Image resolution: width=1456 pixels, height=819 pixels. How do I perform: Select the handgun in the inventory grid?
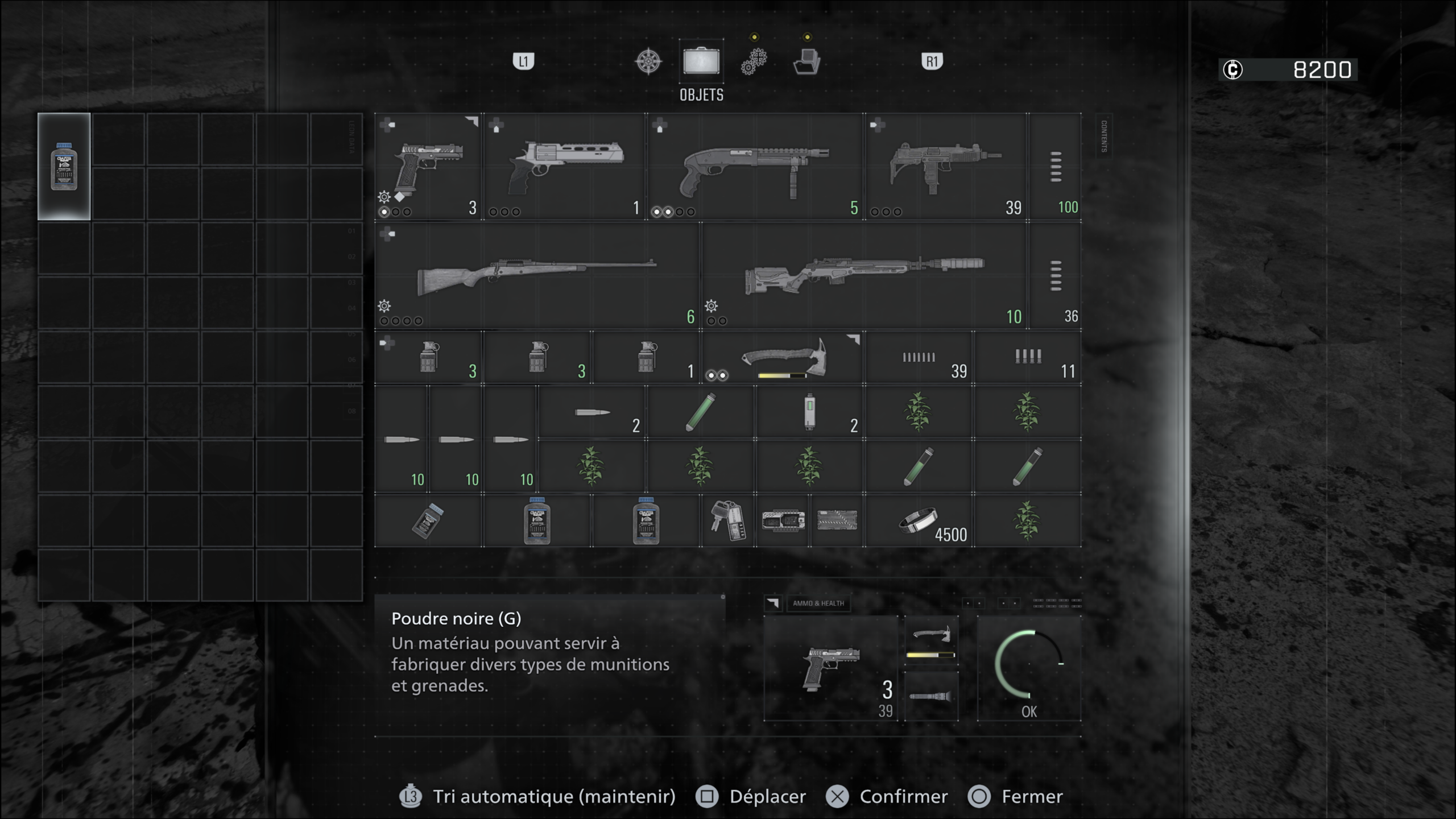click(x=429, y=166)
